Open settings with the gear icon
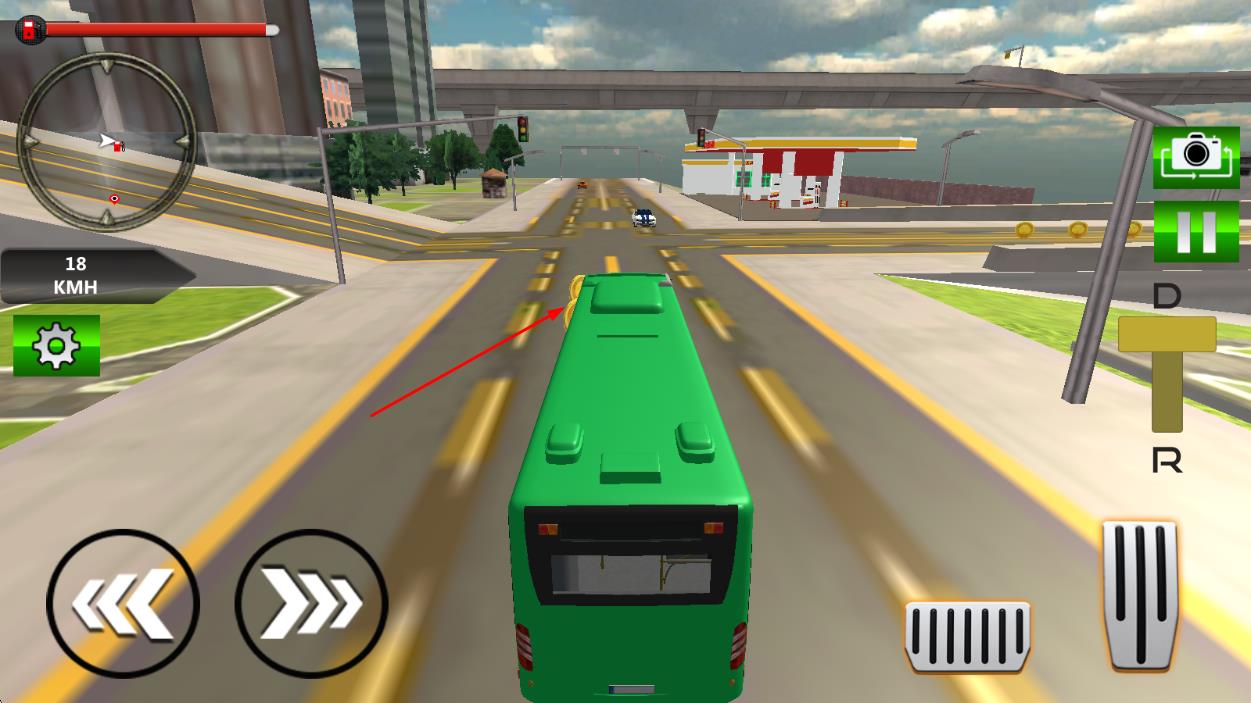The image size is (1251, 703). click(56, 346)
